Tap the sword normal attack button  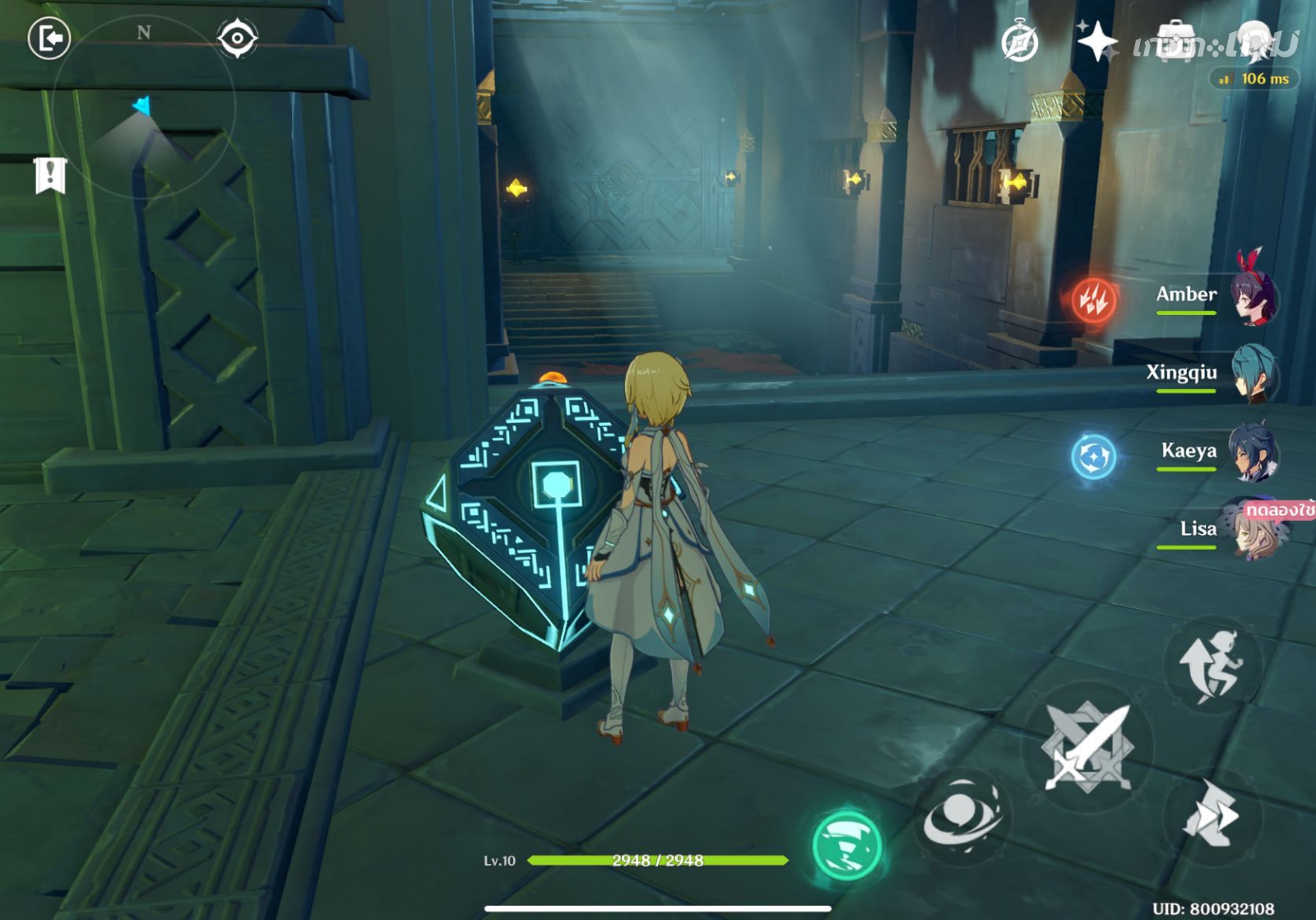click(1087, 747)
